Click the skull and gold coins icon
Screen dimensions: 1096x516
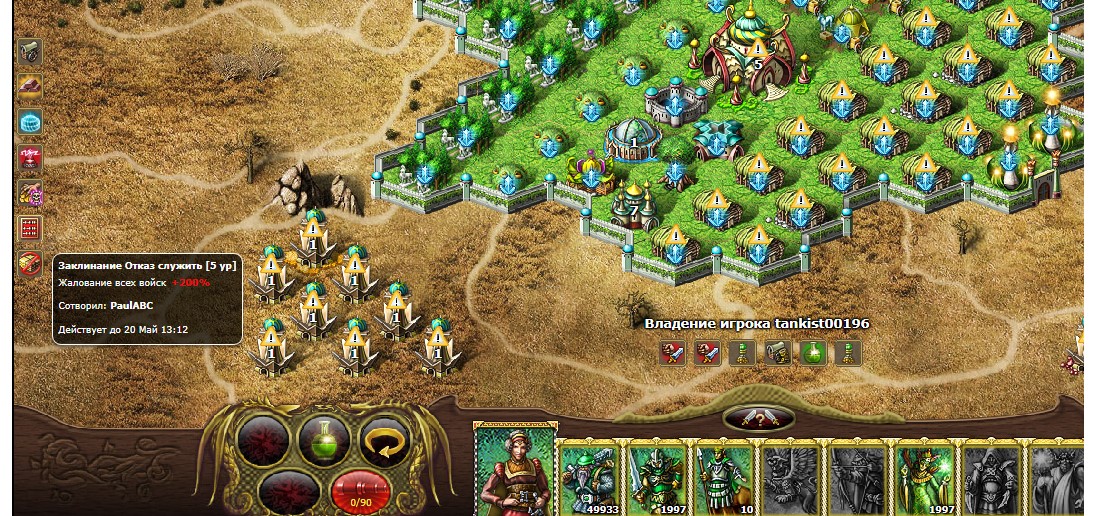click(x=30, y=193)
